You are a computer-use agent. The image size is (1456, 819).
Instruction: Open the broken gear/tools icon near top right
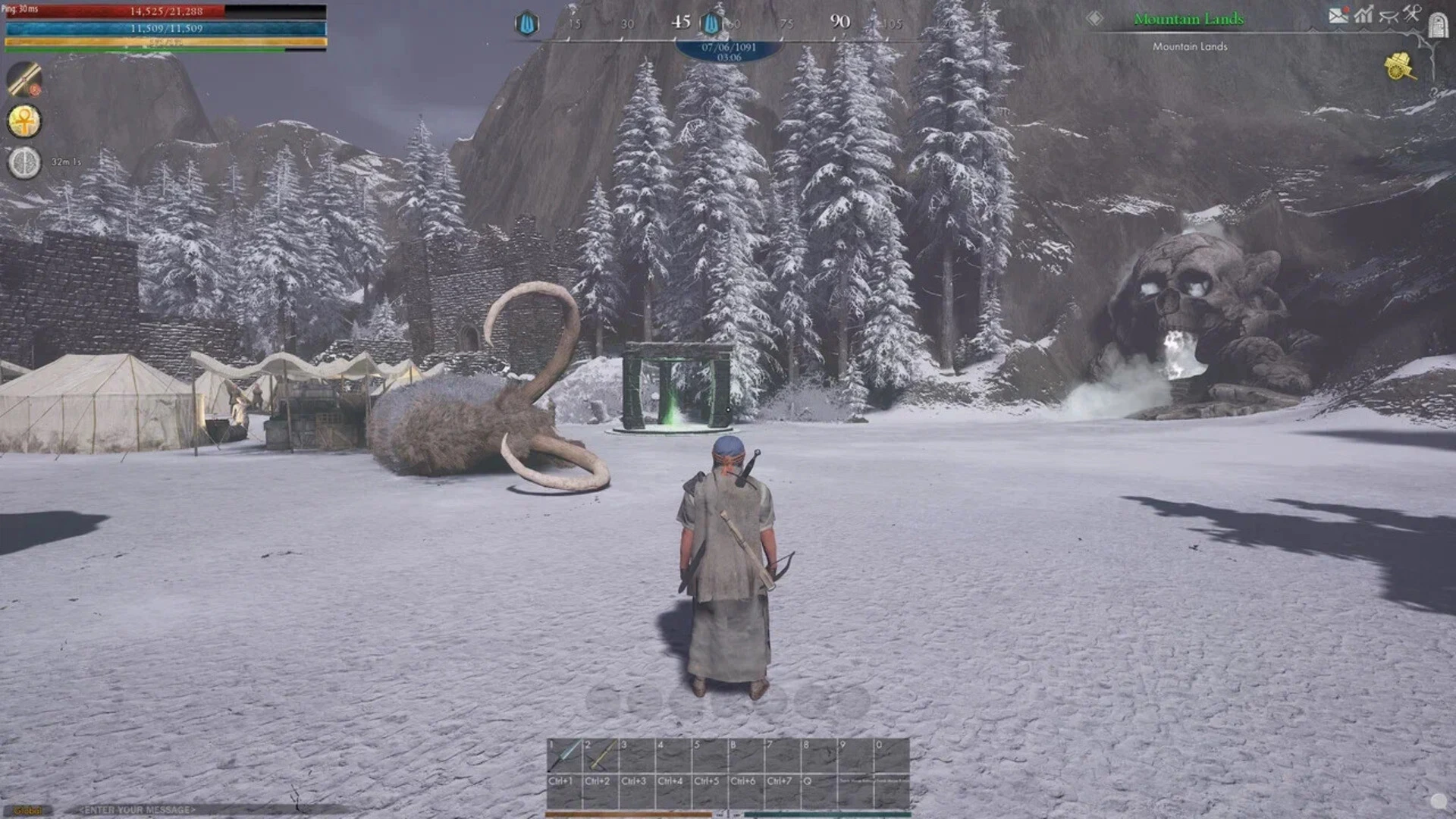point(1389,15)
